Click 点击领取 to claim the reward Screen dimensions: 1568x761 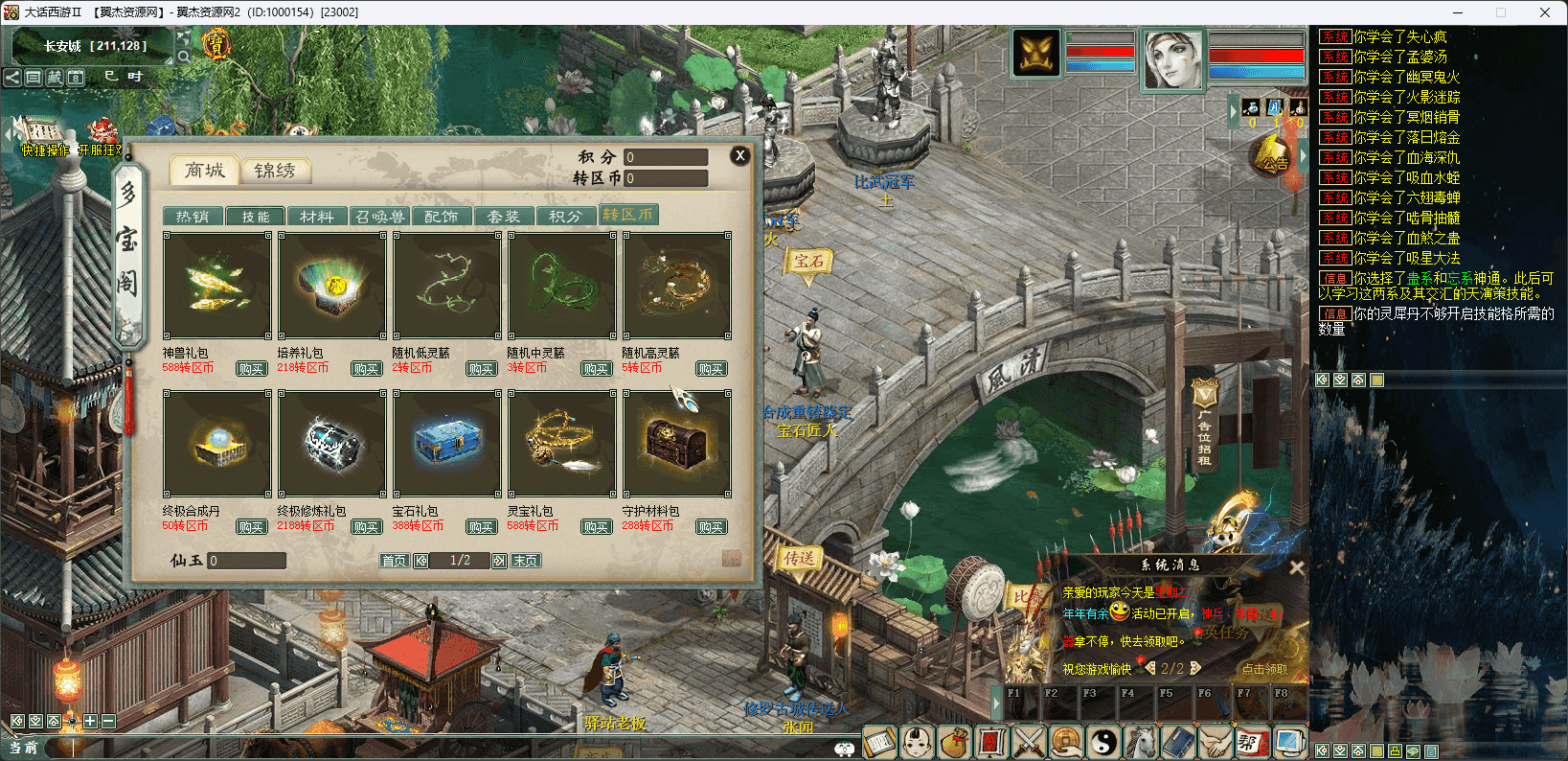(x=1264, y=669)
